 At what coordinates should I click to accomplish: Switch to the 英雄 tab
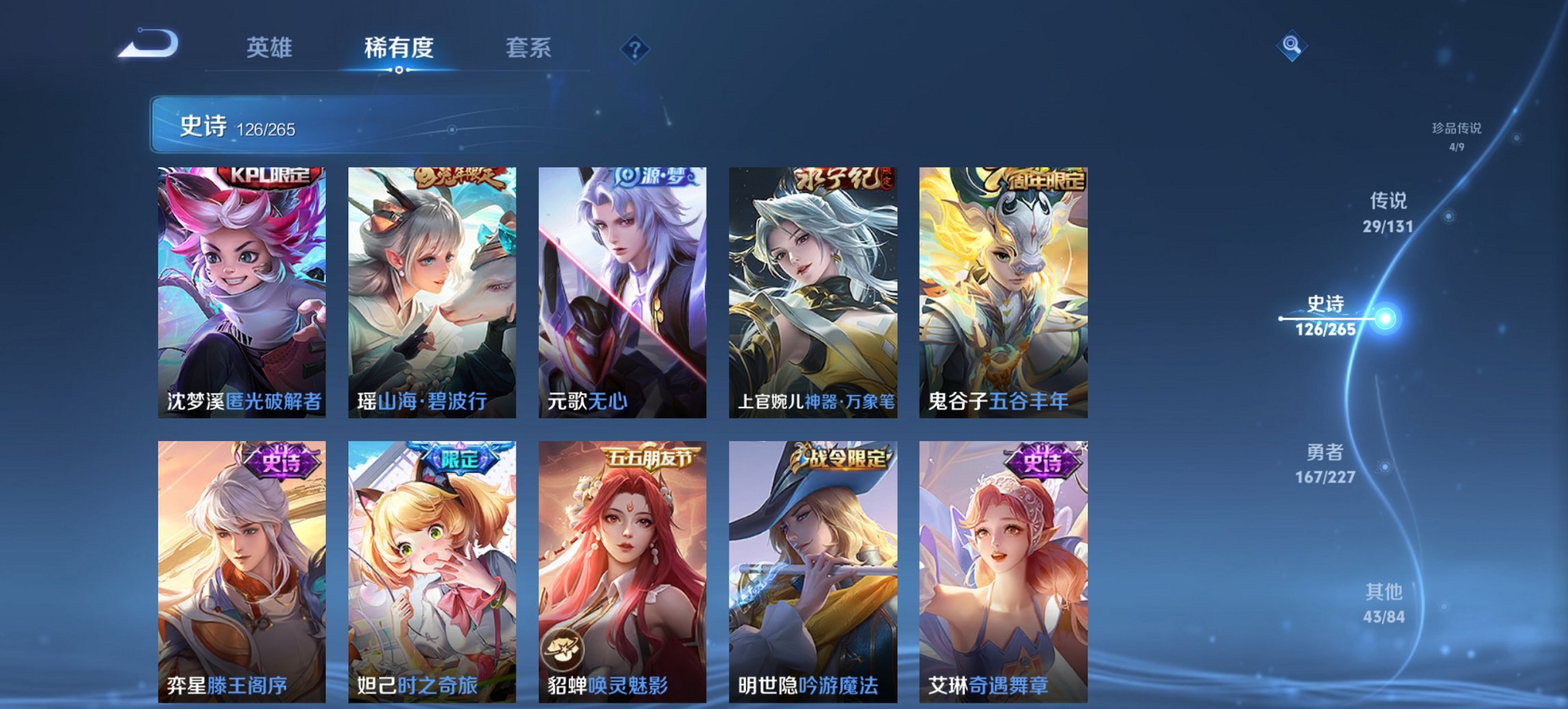click(x=270, y=48)
